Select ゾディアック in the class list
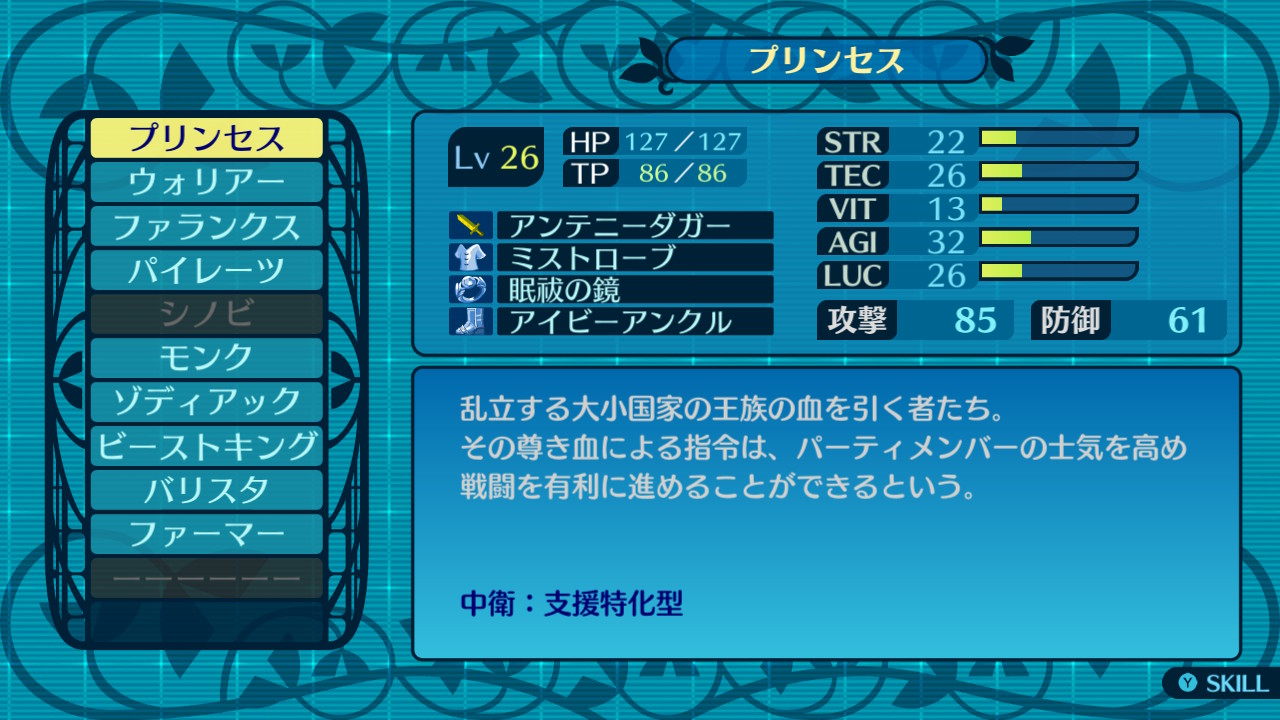 (207, 402)
